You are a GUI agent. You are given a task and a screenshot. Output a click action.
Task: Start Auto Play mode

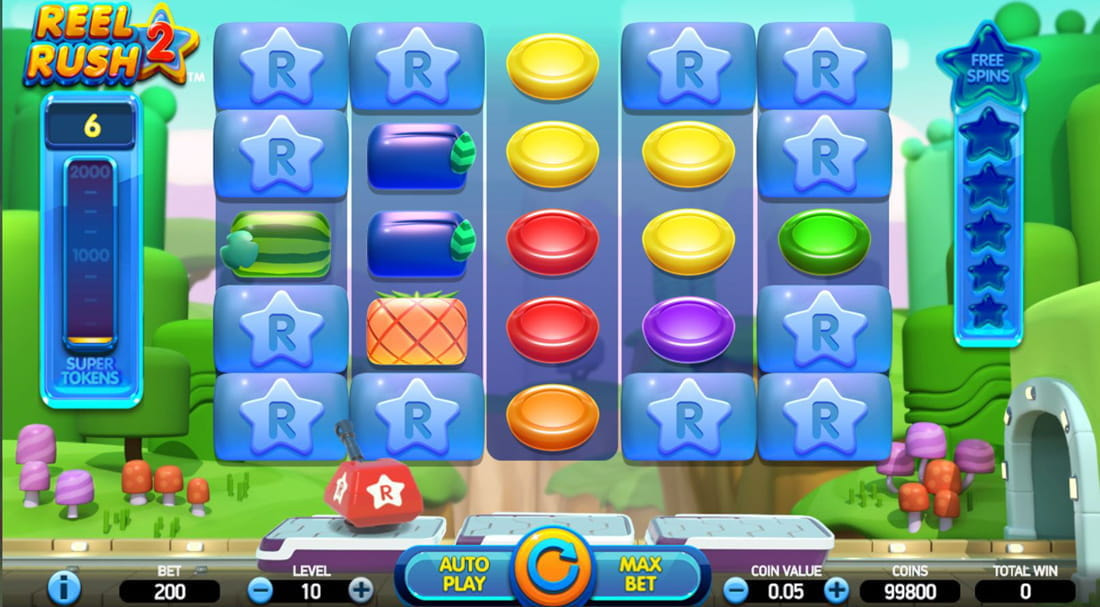(x=463, y=574)
